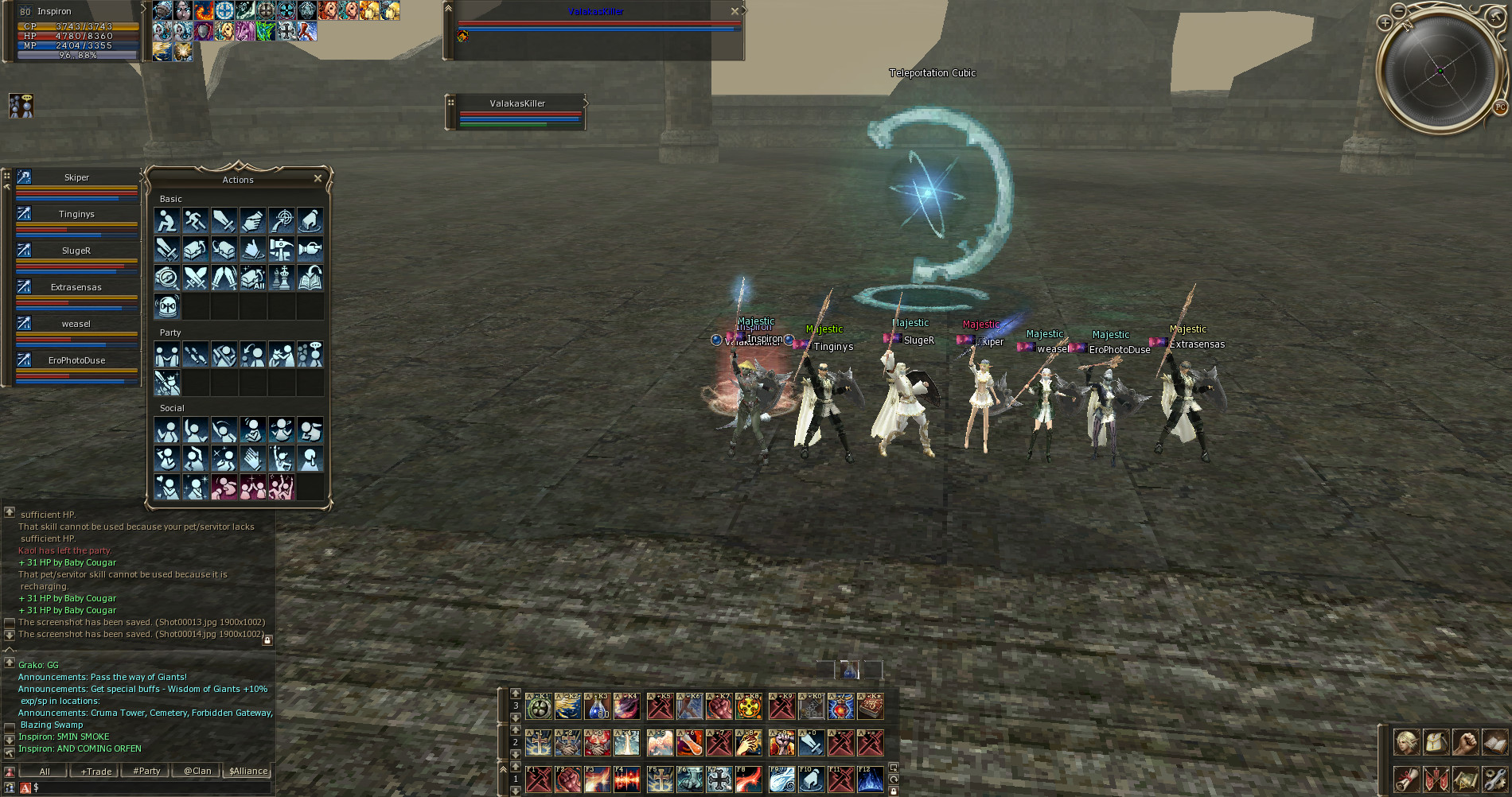Viewport: 1512px width, 797px height.
Task: Select party member Skiper
Action: coord(76,177)
